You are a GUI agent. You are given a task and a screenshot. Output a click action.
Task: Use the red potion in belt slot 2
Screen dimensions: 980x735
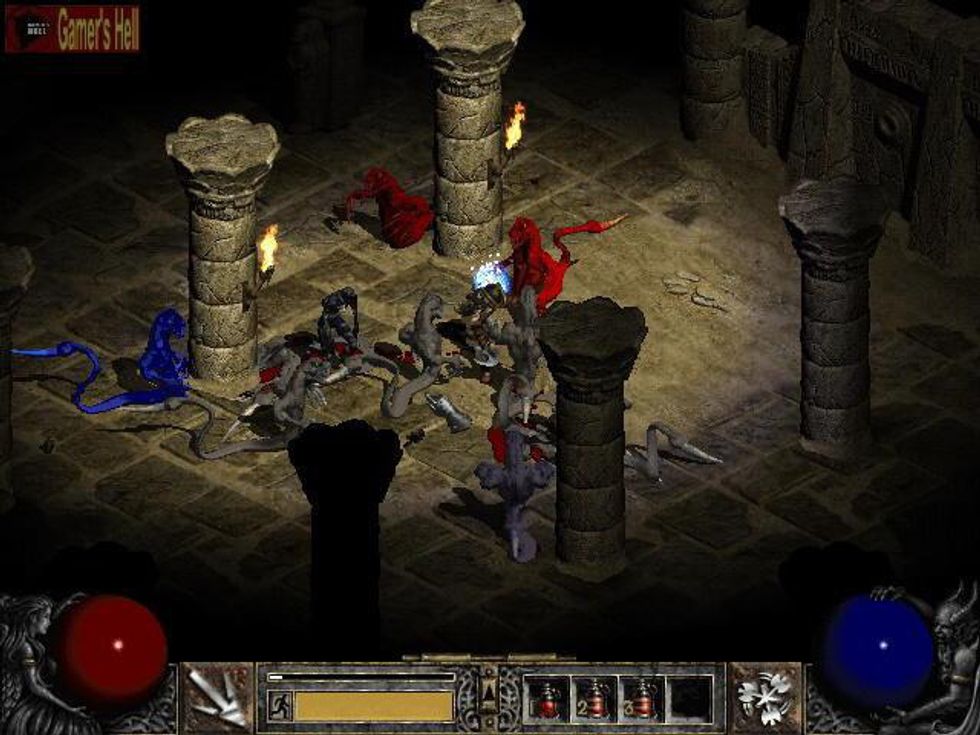click(x=595, y=698)
